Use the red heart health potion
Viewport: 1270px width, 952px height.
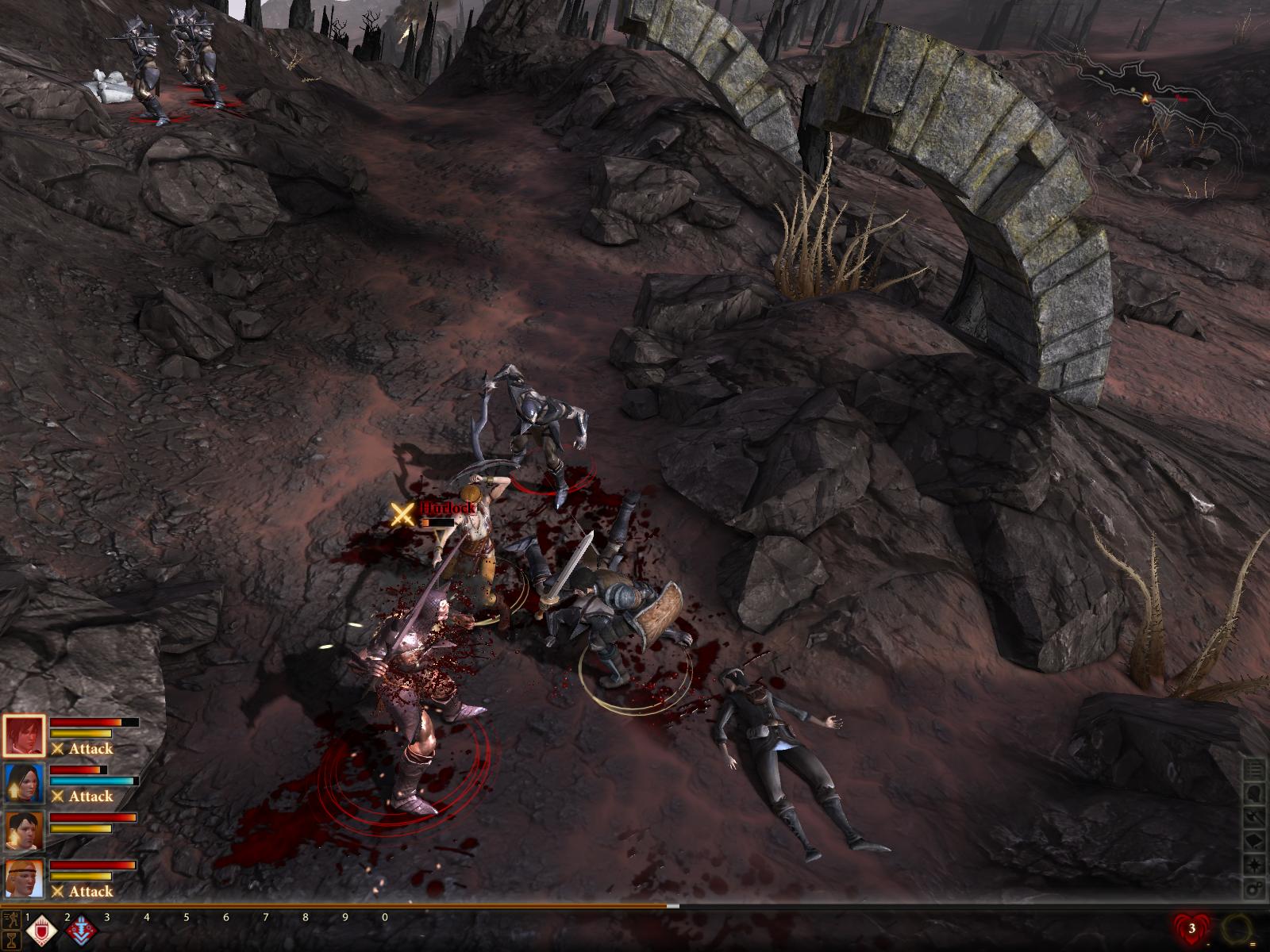pyautogui.click(x=1191, y=928)
